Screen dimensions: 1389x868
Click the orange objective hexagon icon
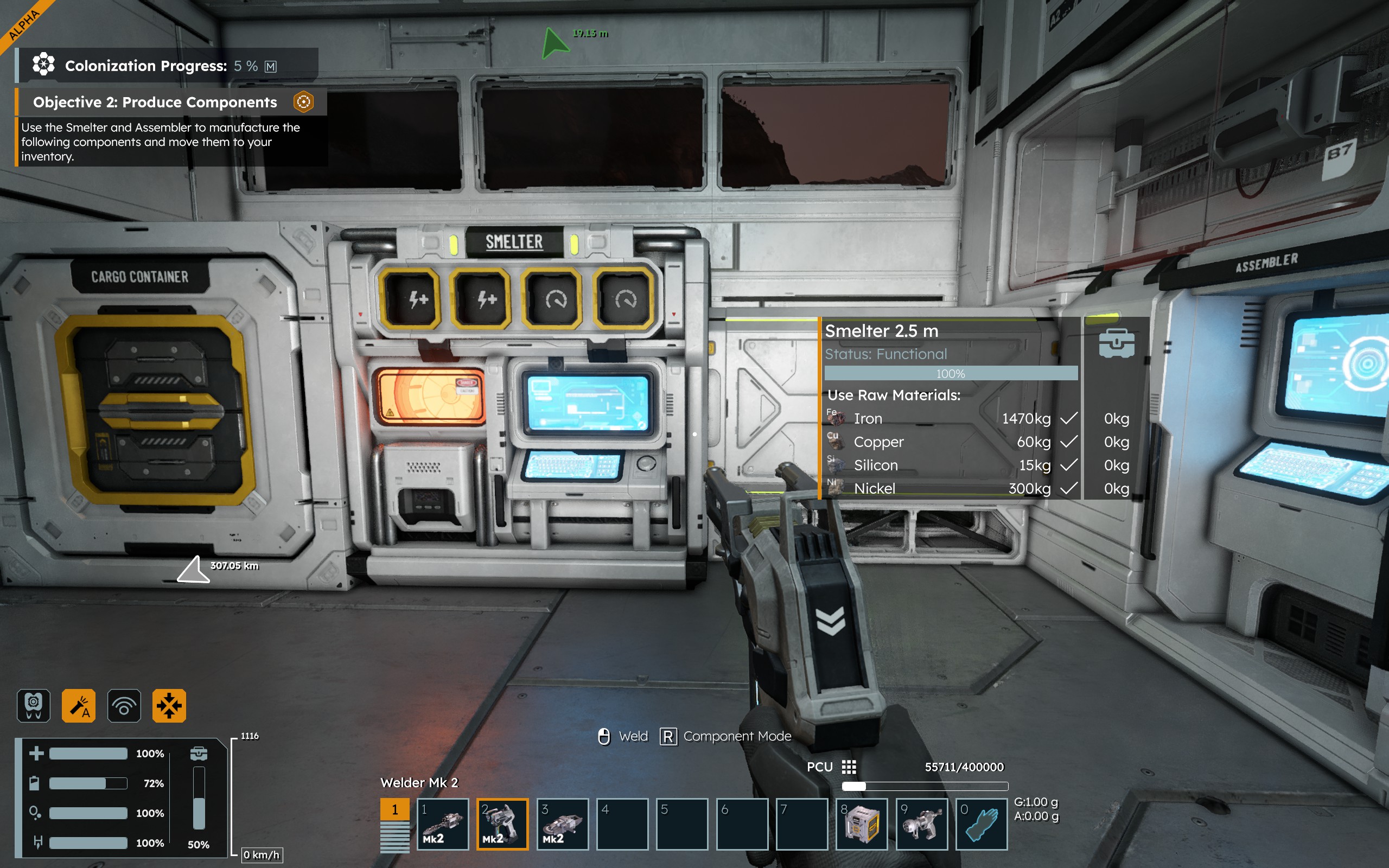(303, 102)
